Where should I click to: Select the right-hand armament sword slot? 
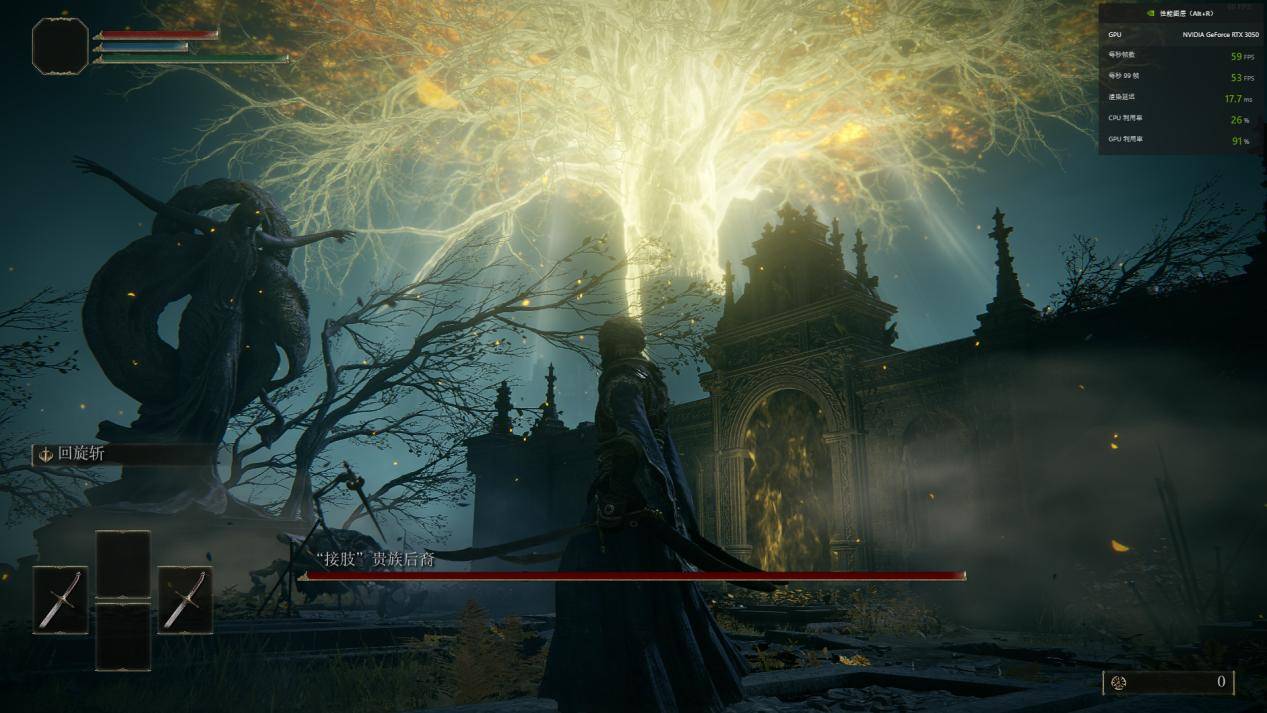pos(185,599)
